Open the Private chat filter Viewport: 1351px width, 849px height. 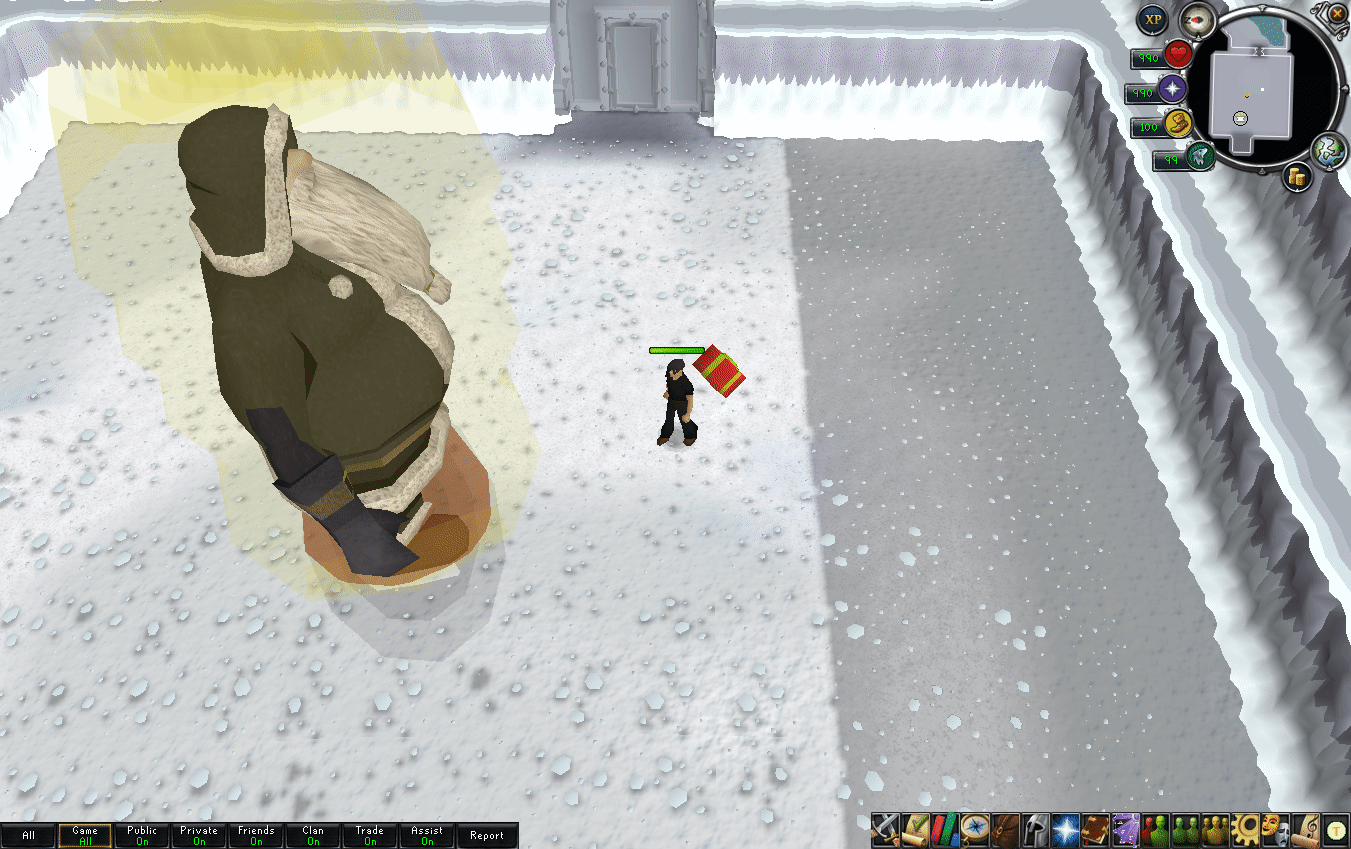(x=199, y=835)
